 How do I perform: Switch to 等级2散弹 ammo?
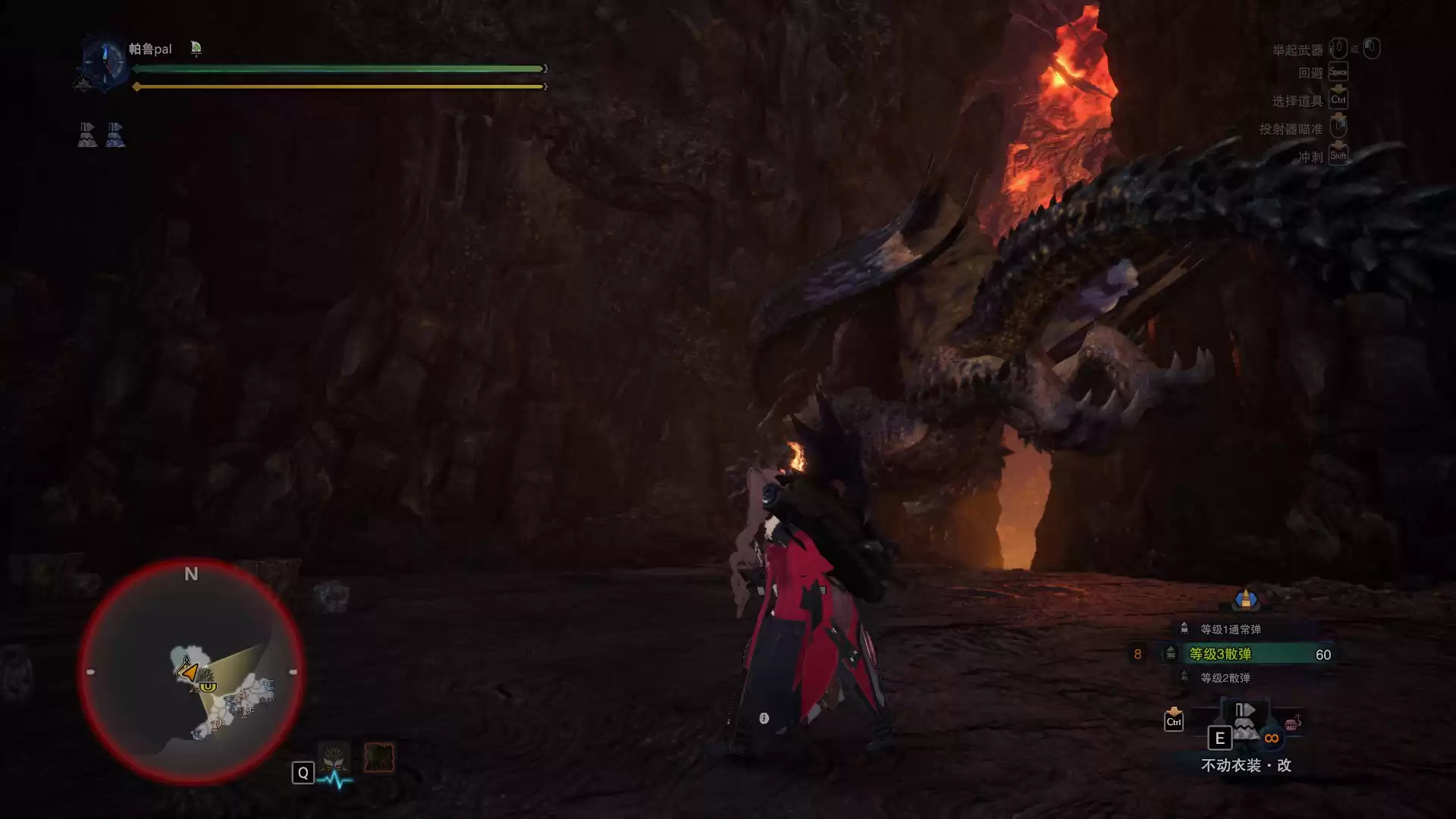(1225, 678)
